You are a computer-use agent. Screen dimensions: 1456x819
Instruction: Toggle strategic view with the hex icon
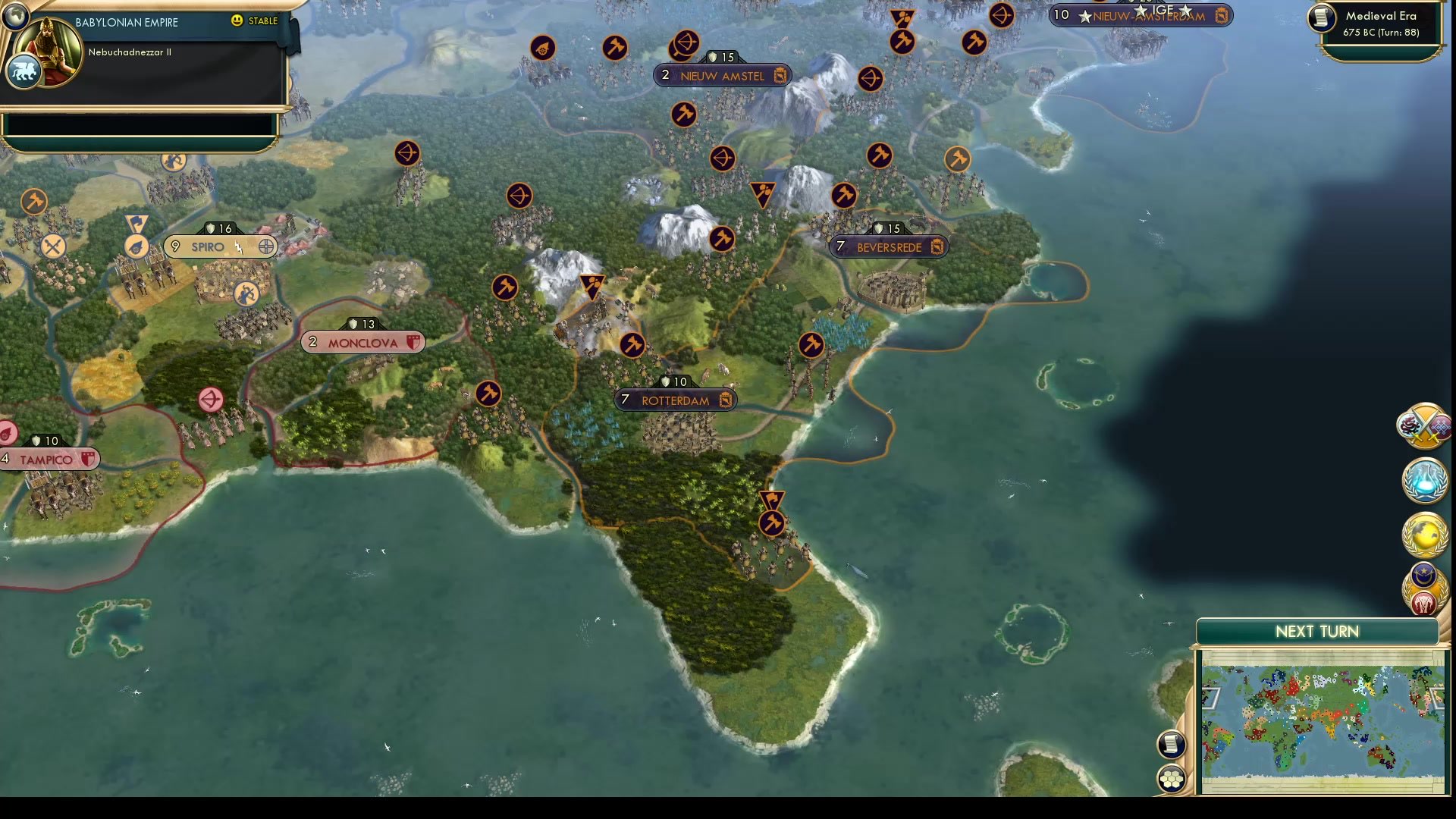[1170, 777]
